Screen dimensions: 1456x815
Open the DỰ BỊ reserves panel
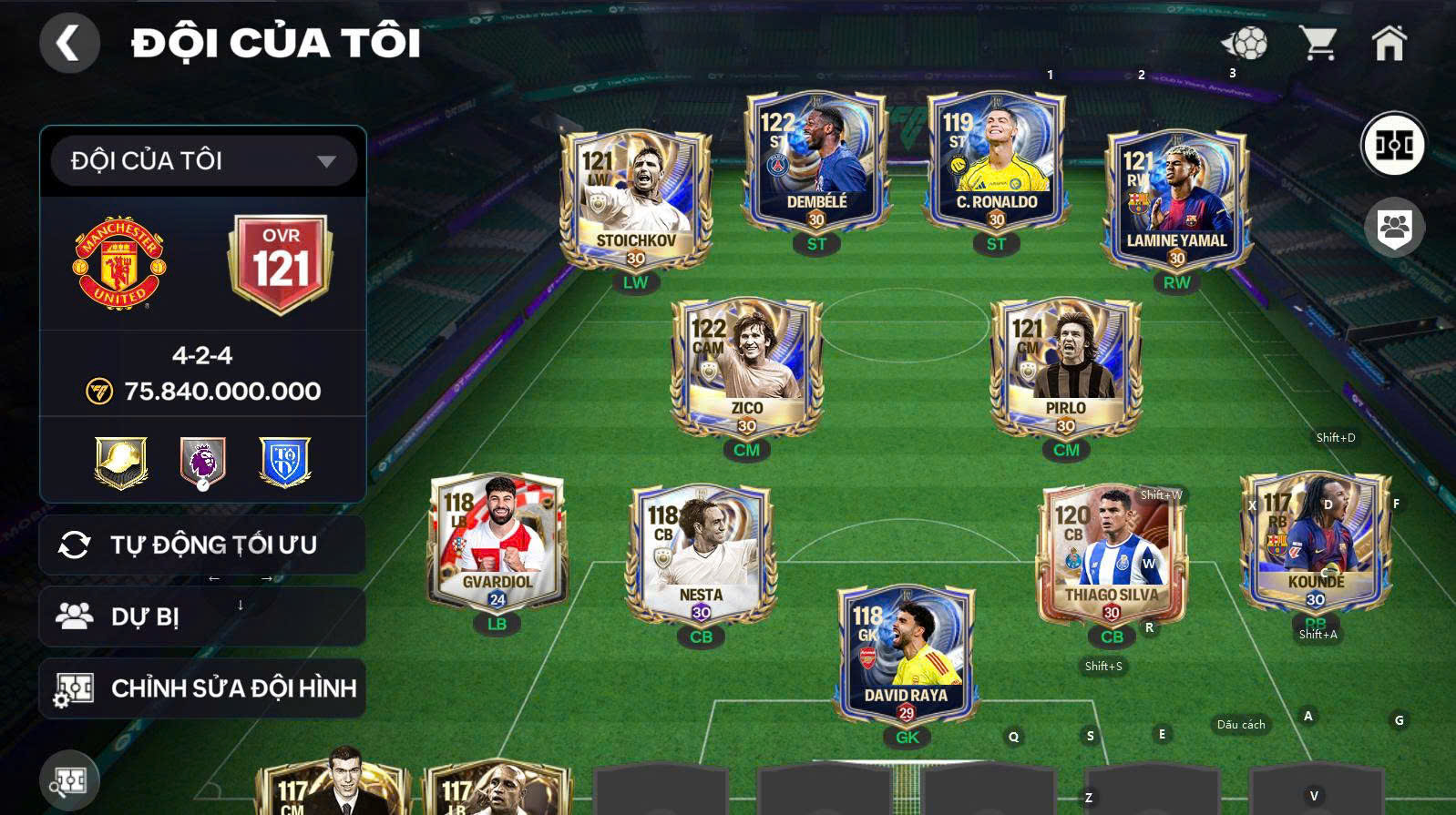click(x=202, y=616)
